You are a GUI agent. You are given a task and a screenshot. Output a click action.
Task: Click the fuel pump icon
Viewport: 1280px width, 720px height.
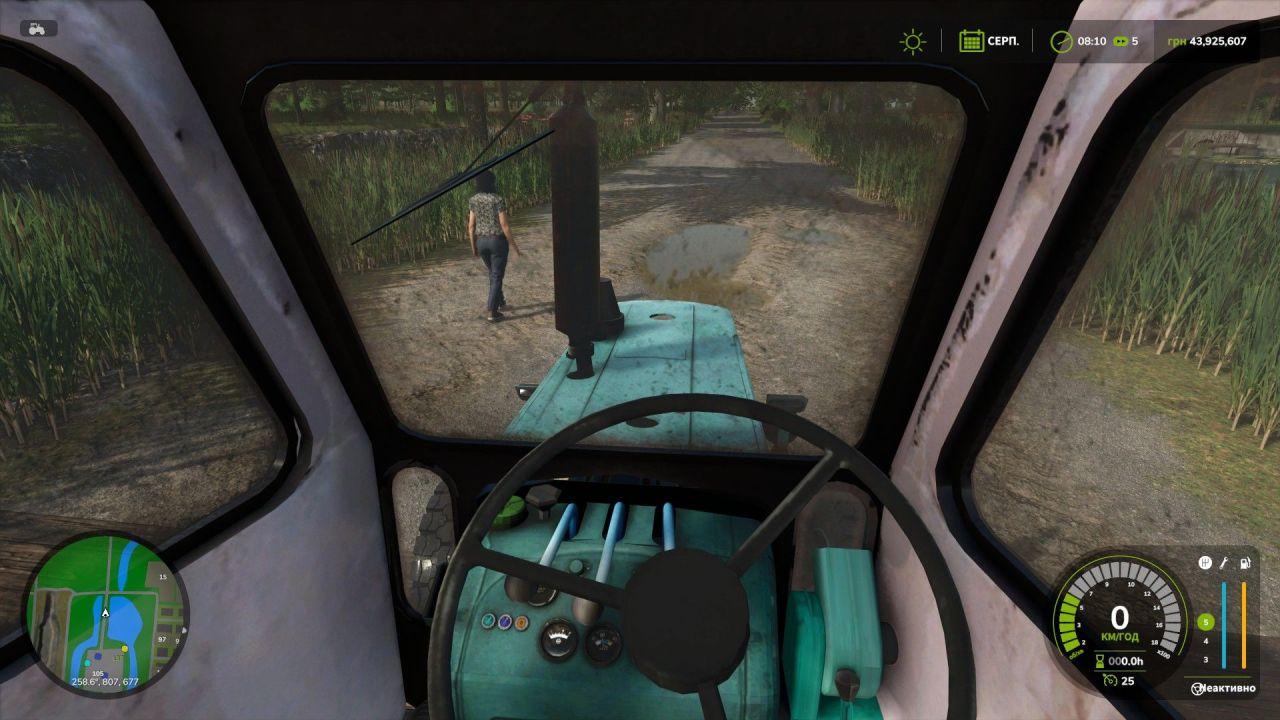1244,563
